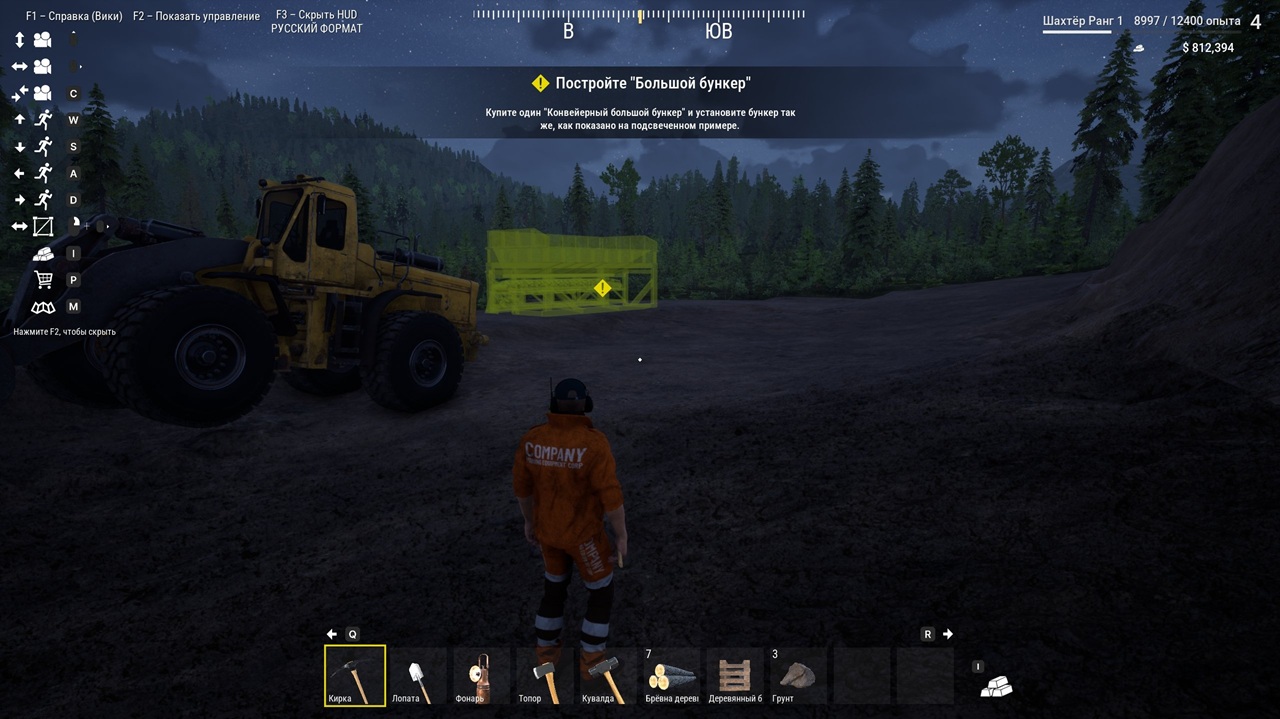Select the Лопата shovel slot

tap(418, 676)
